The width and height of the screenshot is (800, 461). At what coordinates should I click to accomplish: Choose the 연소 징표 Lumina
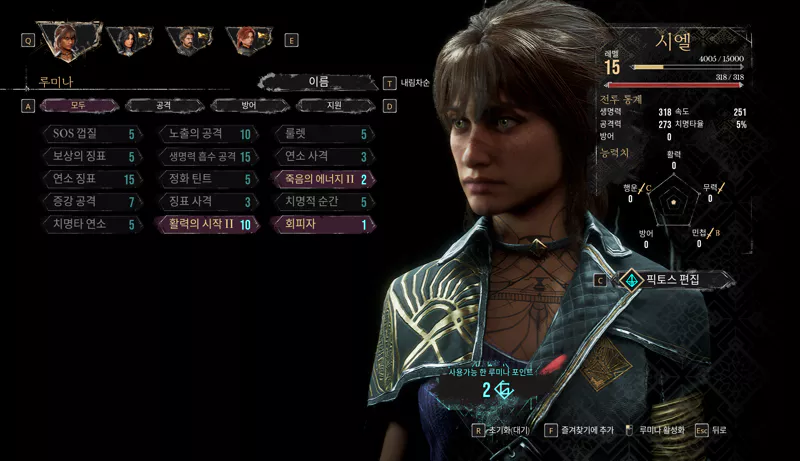(92, 180)
